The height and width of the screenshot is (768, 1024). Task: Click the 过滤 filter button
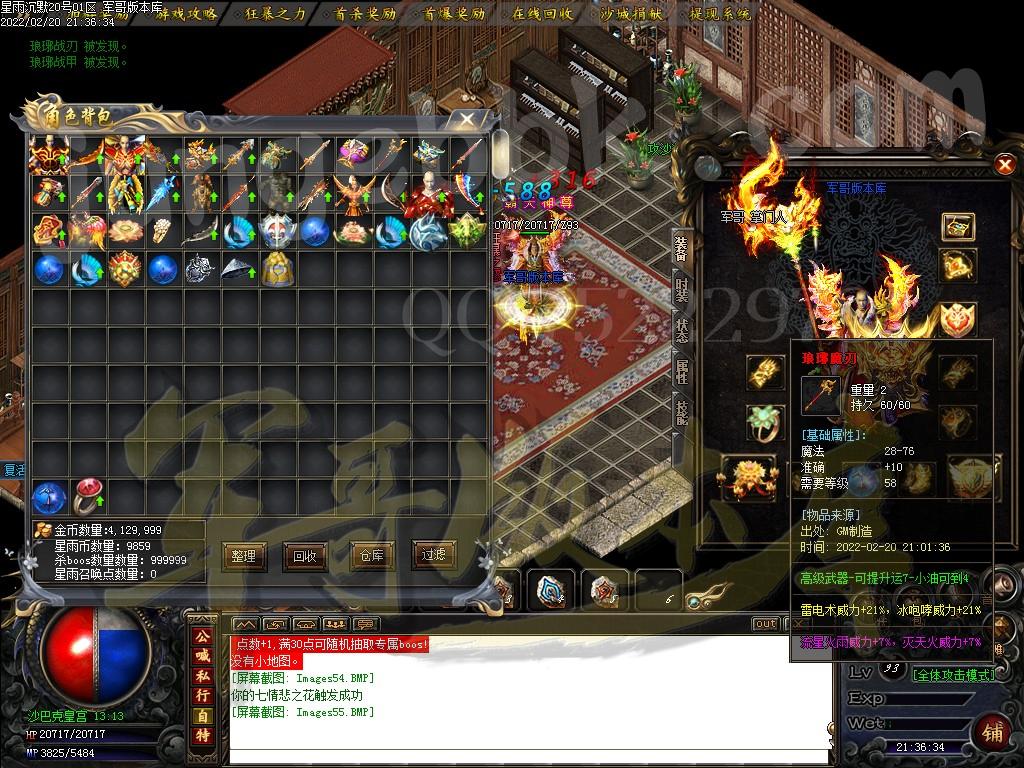pos(434,556)
